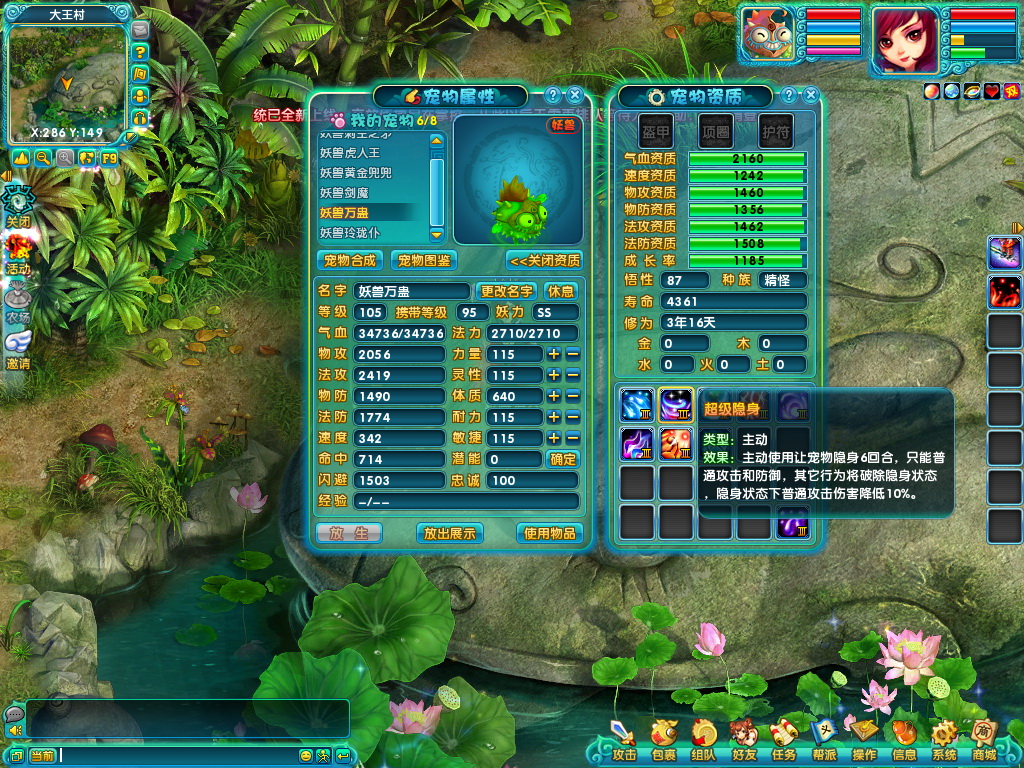Open the 宠物图鉴 pet encyclopedia
The width and height of the screenshot is (1024, 768).
(423, 260)
